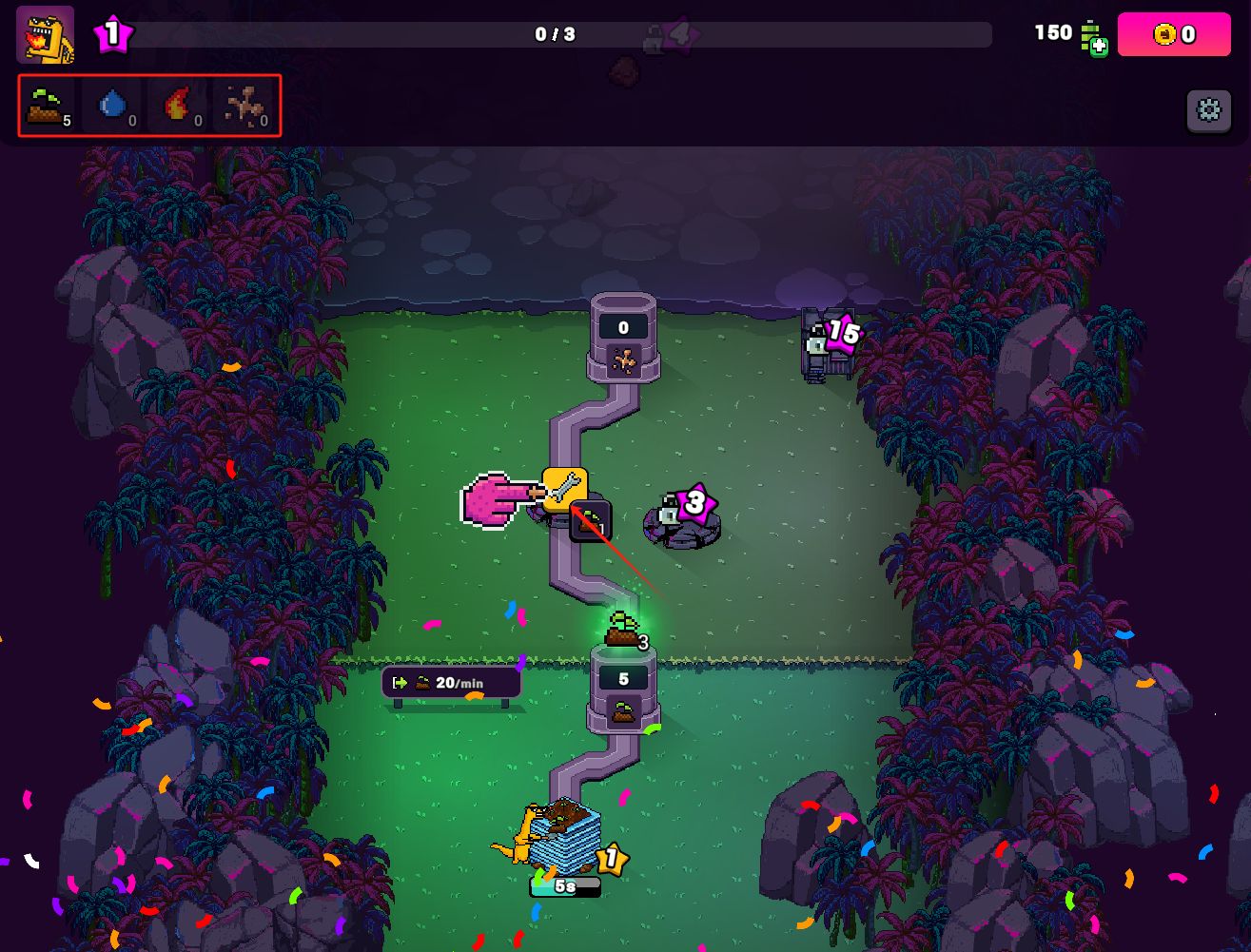Tap the yellow wrench build button
Viewport: 1251px width, 952px height.
click(564, 490)
